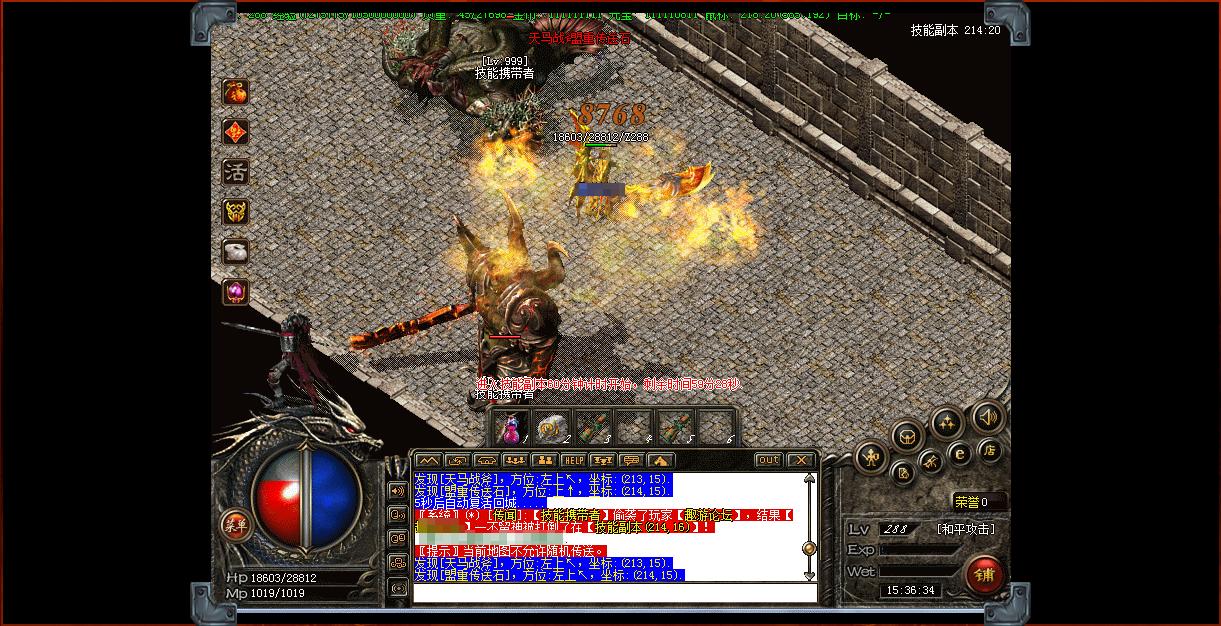Click the white stone icon
Image resolution: width=1221 pixels, height=626 pixels.
(x=235, y=252)
